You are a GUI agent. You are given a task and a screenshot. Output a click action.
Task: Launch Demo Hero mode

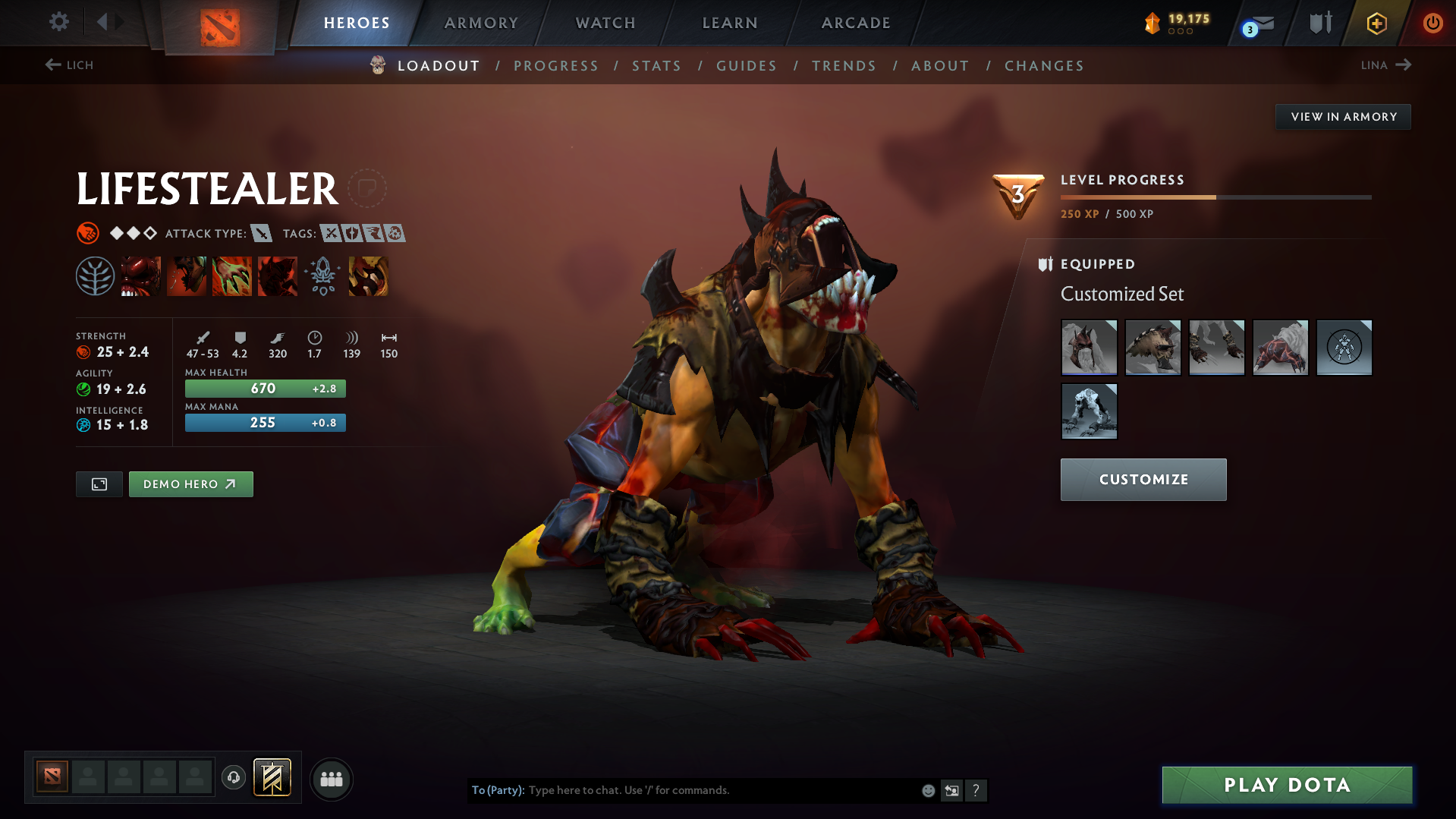tap(190, 484)
